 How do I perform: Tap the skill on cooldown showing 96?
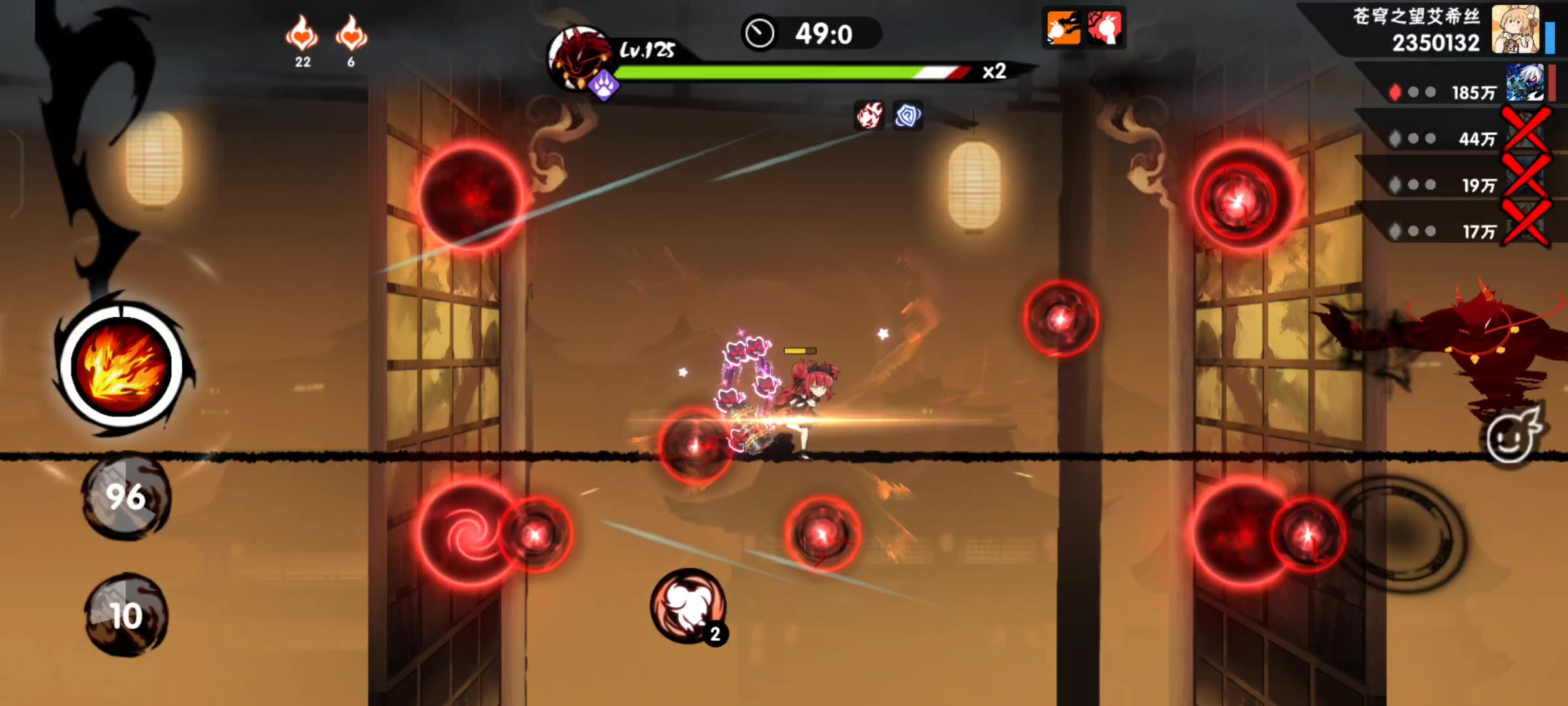tap(125, 497)
